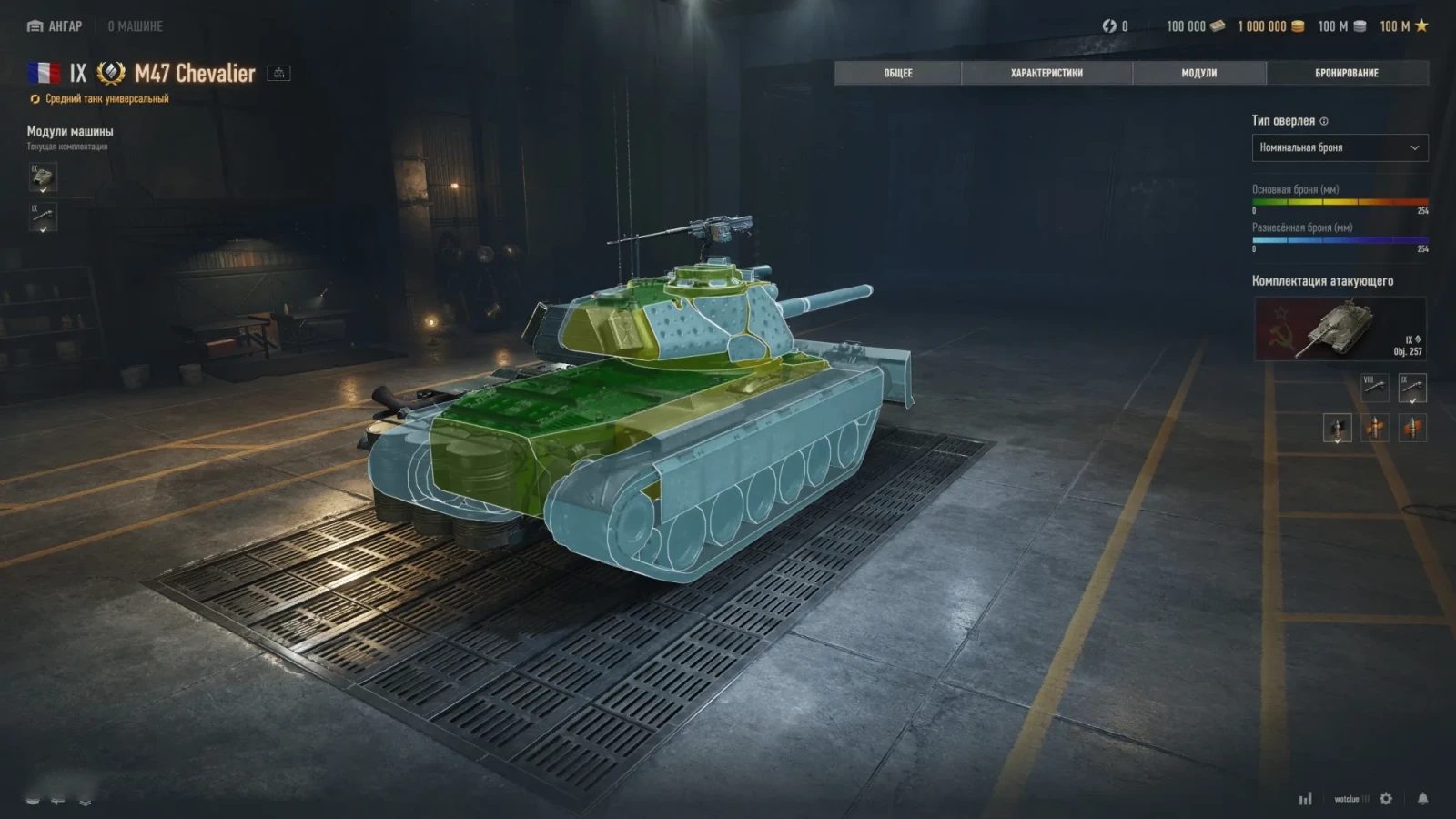Screen dimensions: 1456x819
Task: Select the third shell type icon
Action: point(1412,428)
